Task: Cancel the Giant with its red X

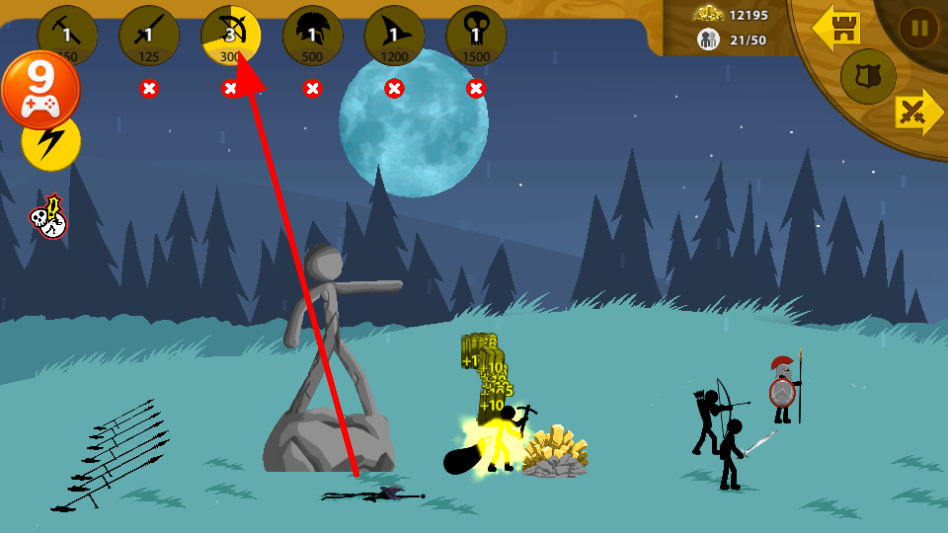Action: (x=476, y=88)
